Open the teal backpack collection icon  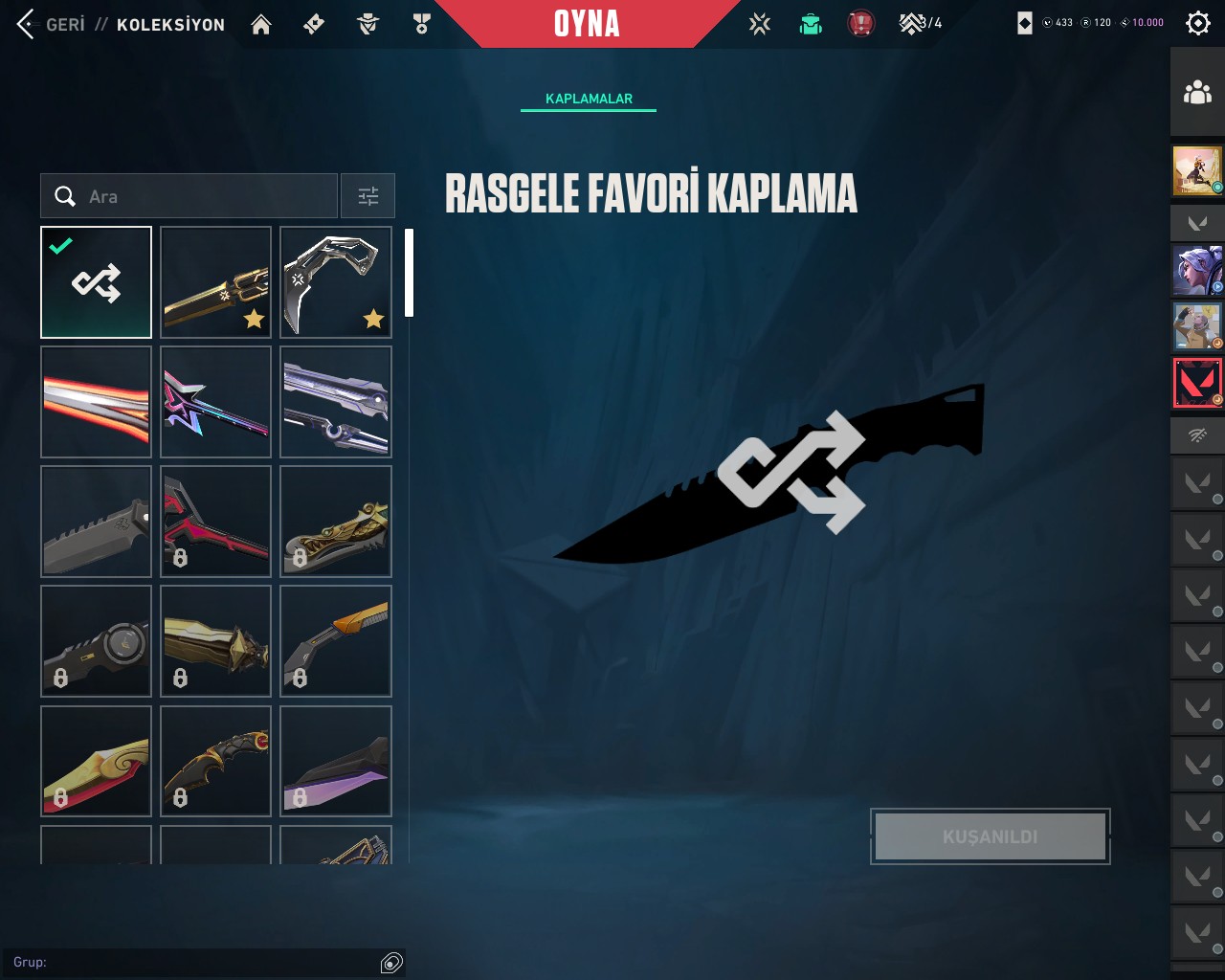[x=811, y=24]
